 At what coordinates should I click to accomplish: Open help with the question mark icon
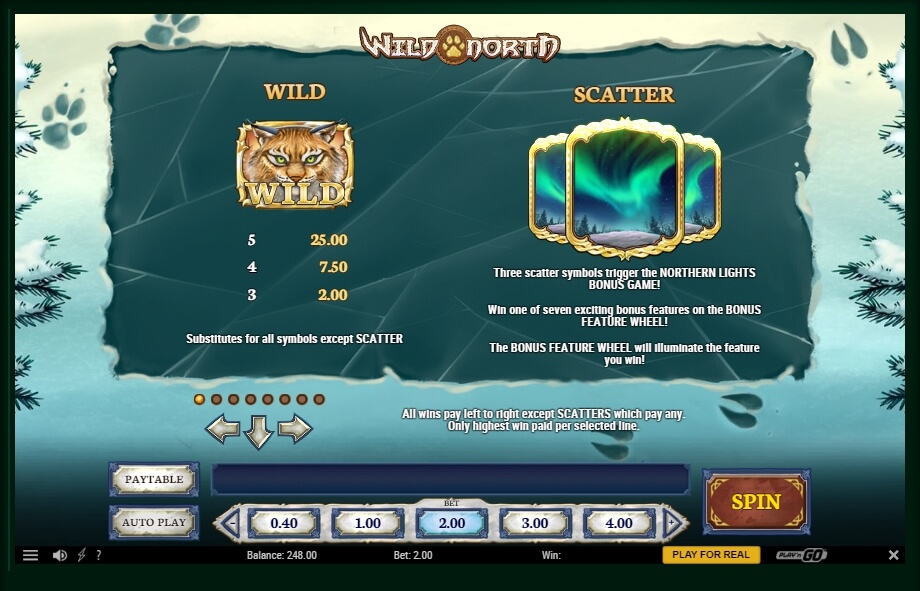point(98,555)
